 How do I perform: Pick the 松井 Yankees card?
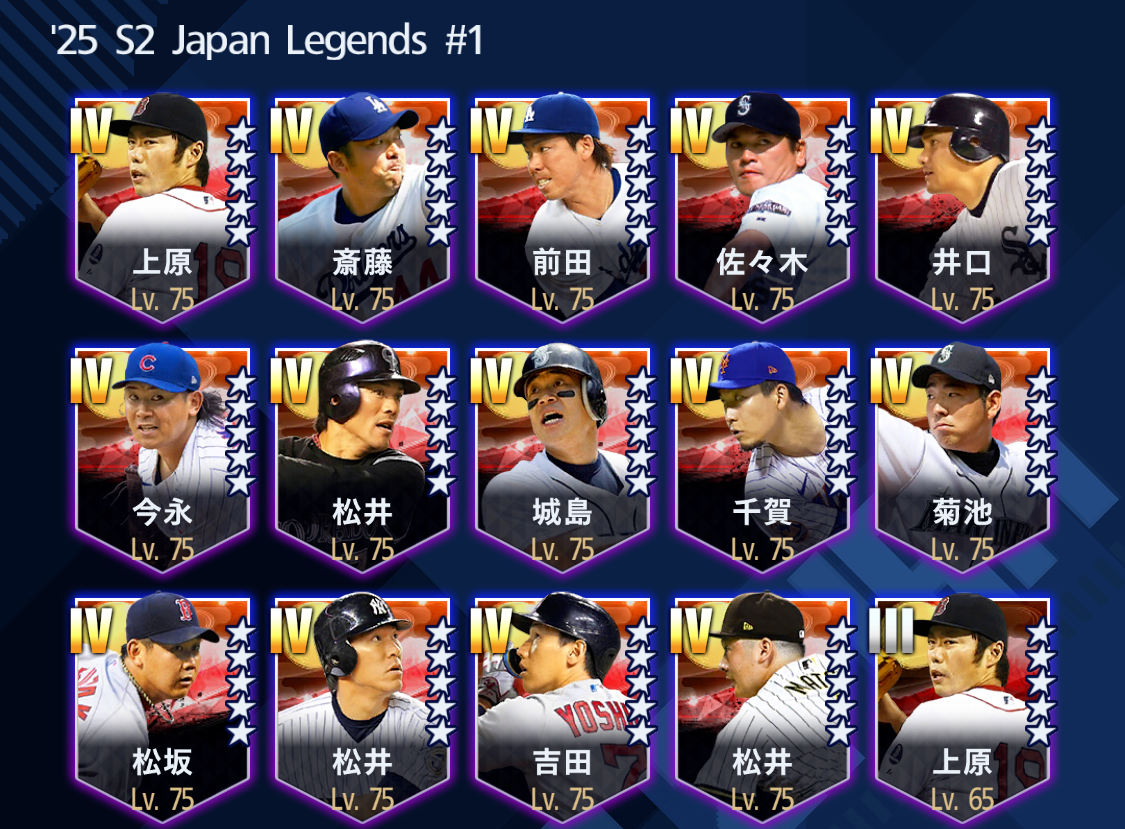(362, 705)
